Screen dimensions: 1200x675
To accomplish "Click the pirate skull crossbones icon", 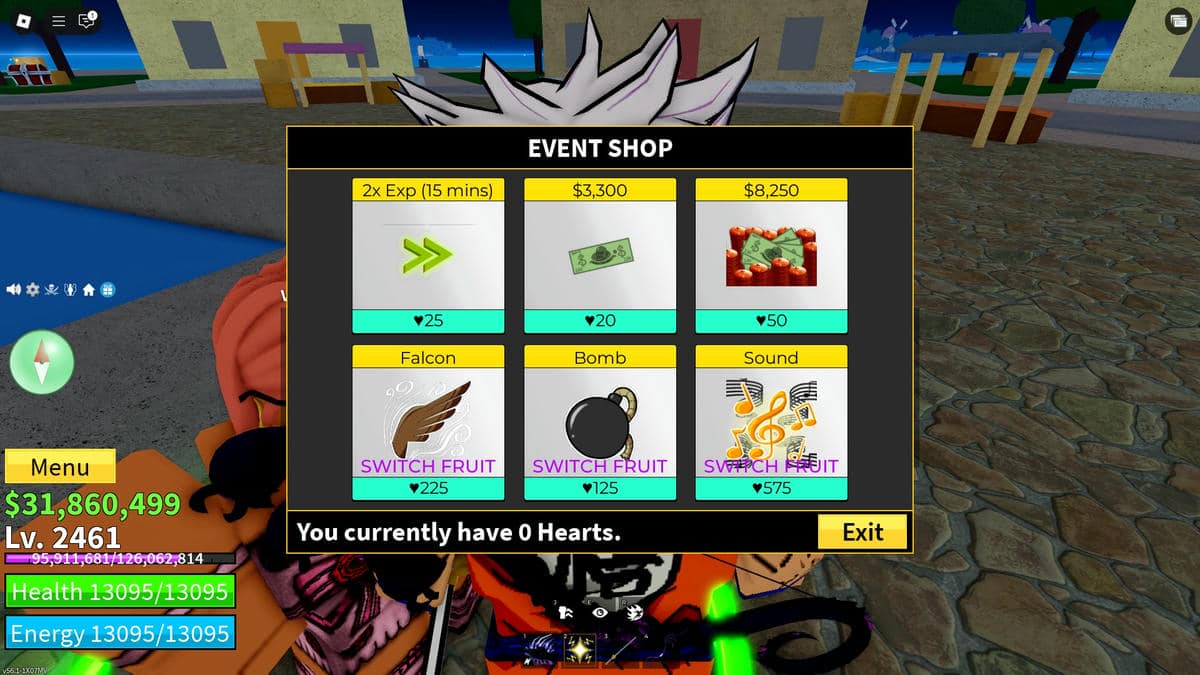I will (x=51, y=290).
